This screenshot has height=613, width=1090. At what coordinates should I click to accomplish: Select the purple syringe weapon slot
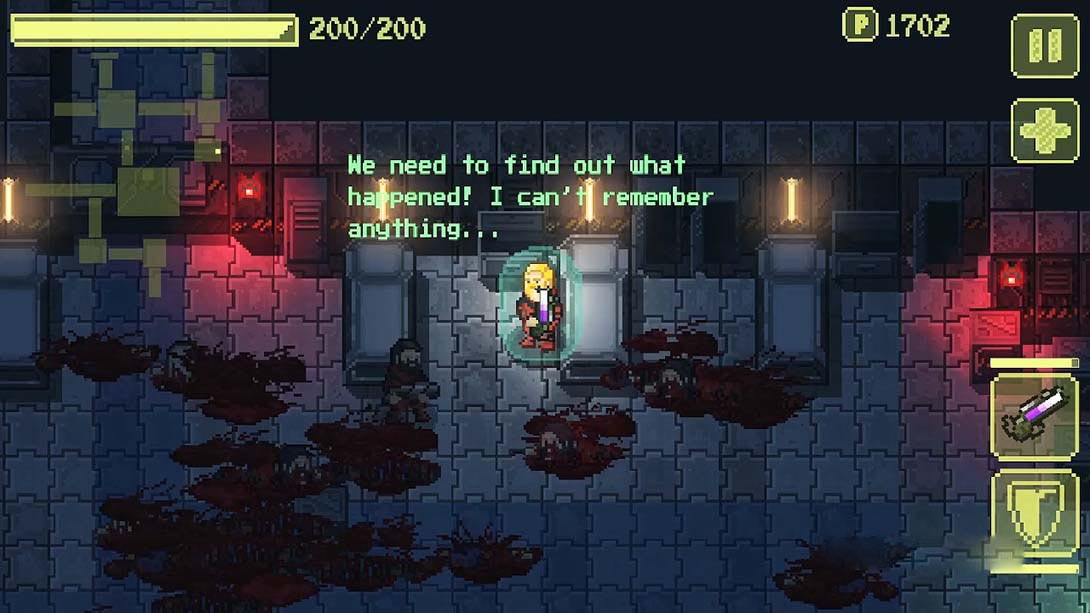click(x=1034, y=416)
